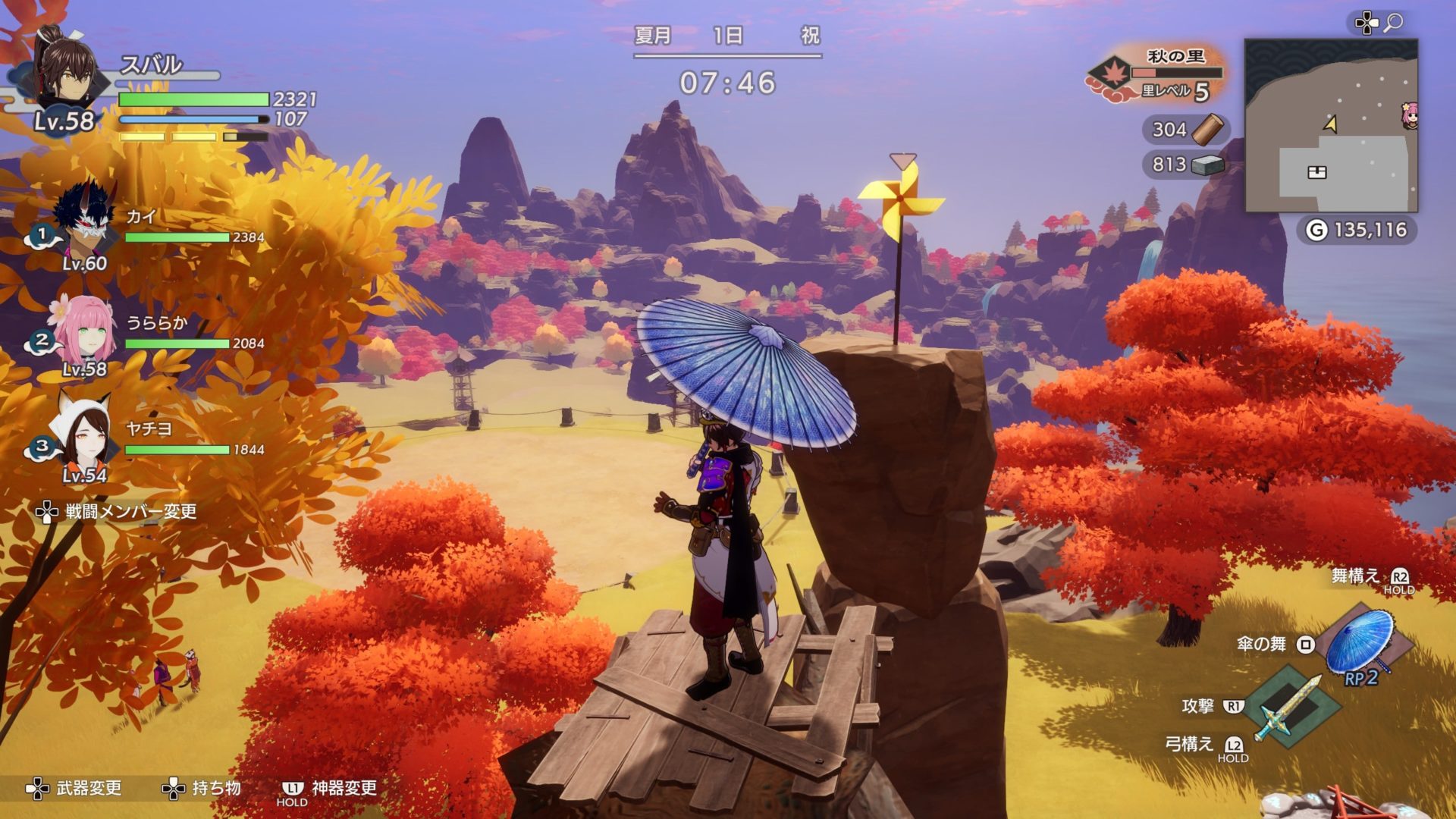
Task: Select Subaru's leader portrait
Action: (67, 72)
